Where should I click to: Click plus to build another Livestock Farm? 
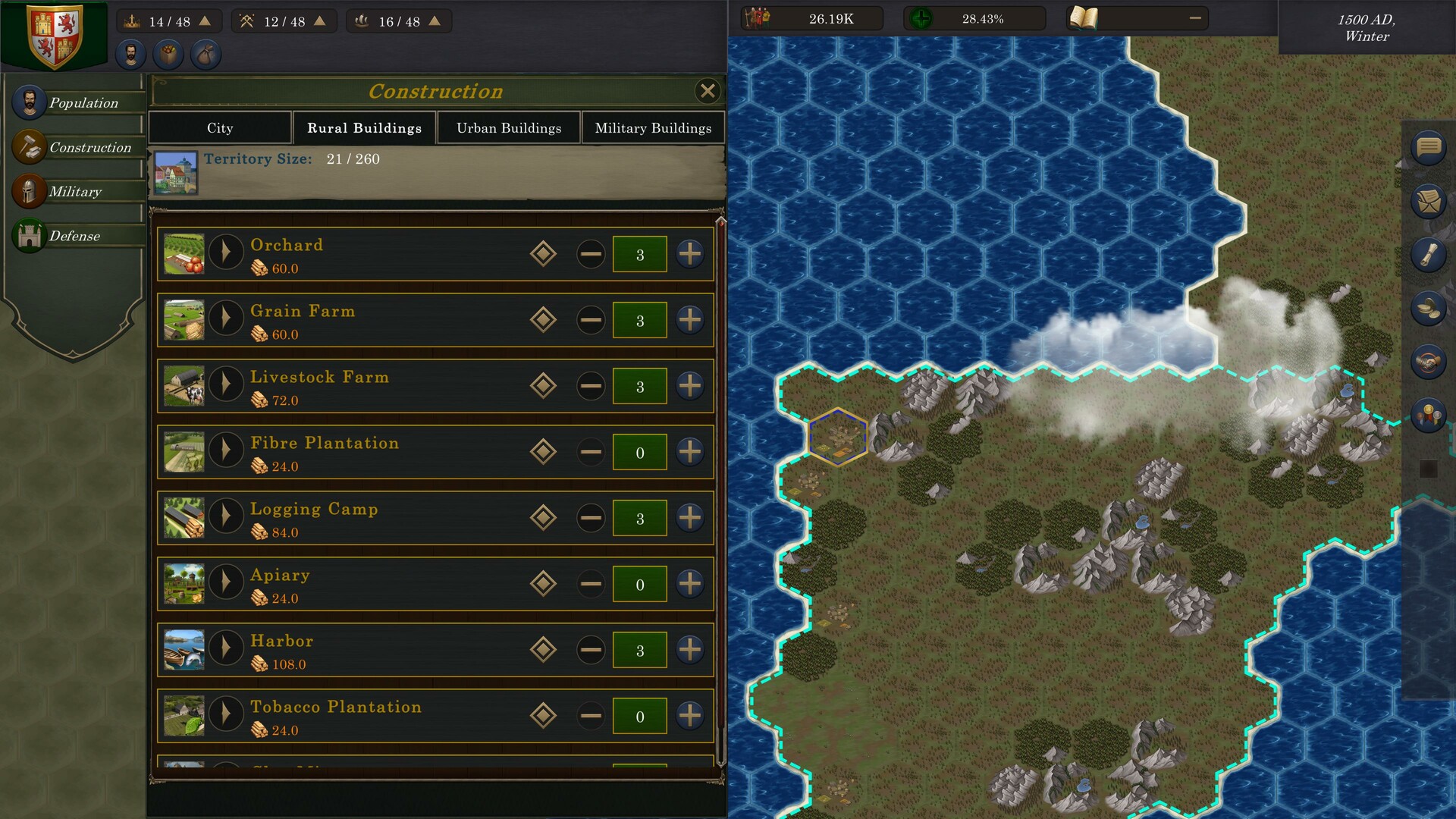coord(689,386)
